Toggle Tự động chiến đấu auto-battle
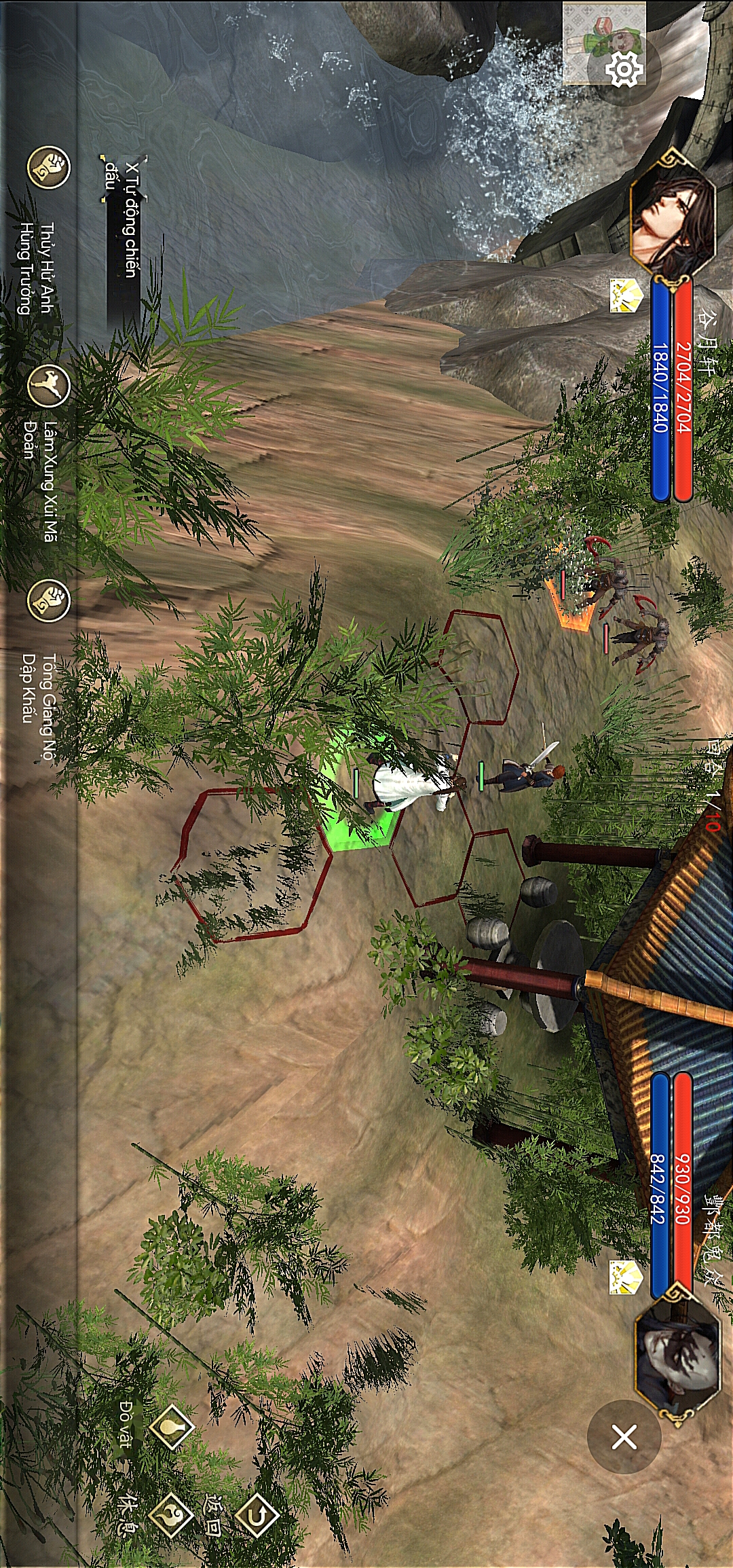Viewport: 733px width, 1568px height. 124,219
